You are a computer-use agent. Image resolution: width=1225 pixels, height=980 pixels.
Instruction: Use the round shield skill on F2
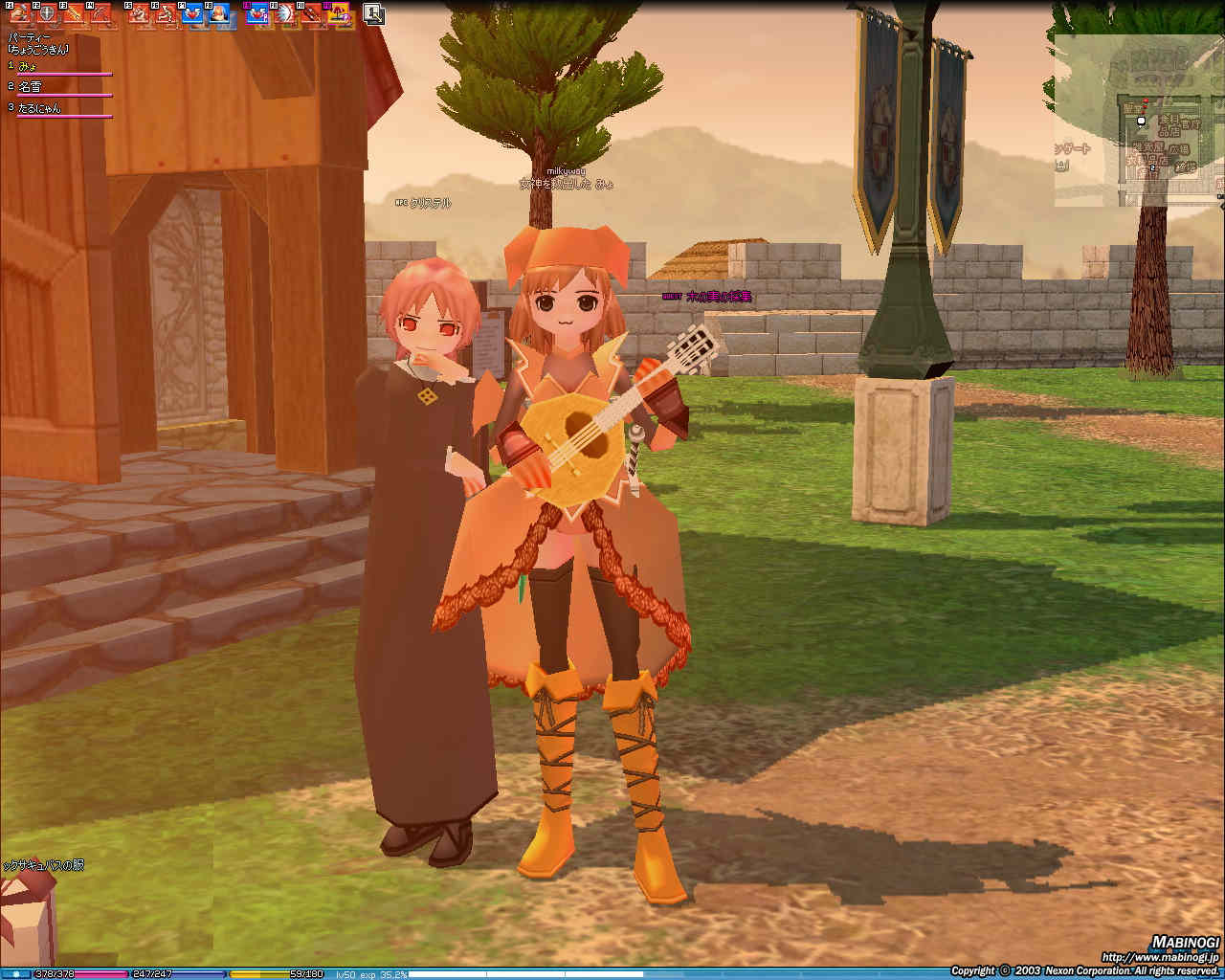46,13
